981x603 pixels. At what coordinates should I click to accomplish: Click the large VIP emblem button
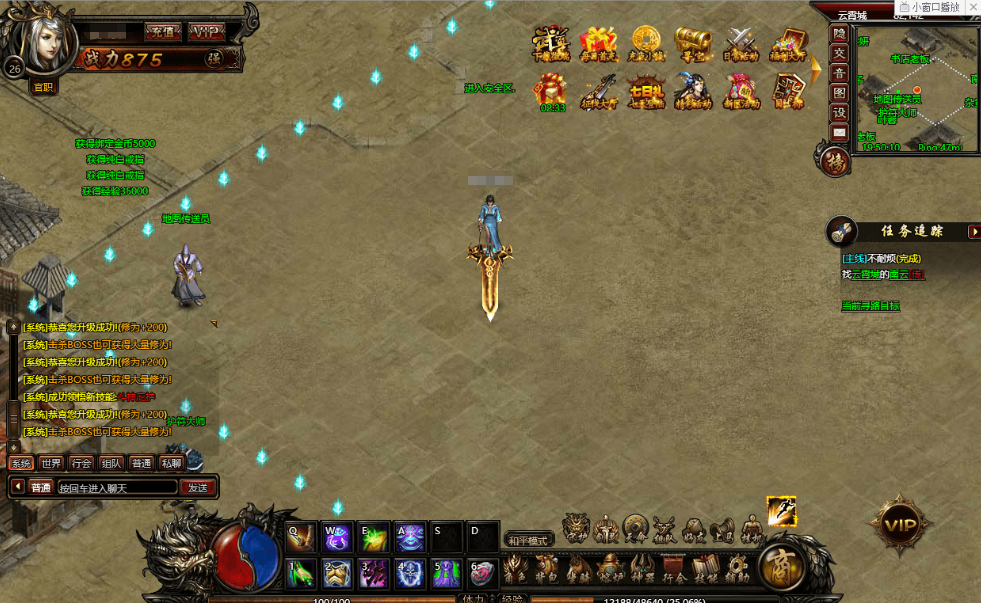tap(900, 524)
